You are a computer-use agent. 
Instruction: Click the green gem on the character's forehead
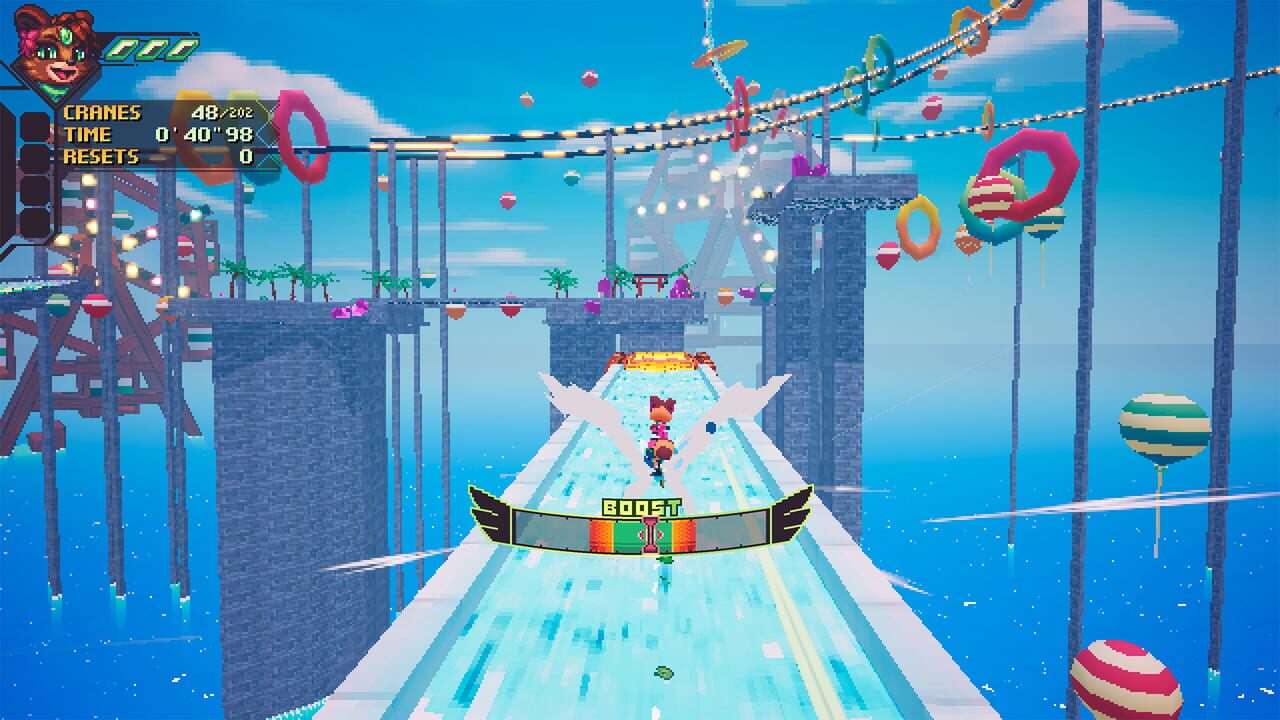[x=66, y=36]
